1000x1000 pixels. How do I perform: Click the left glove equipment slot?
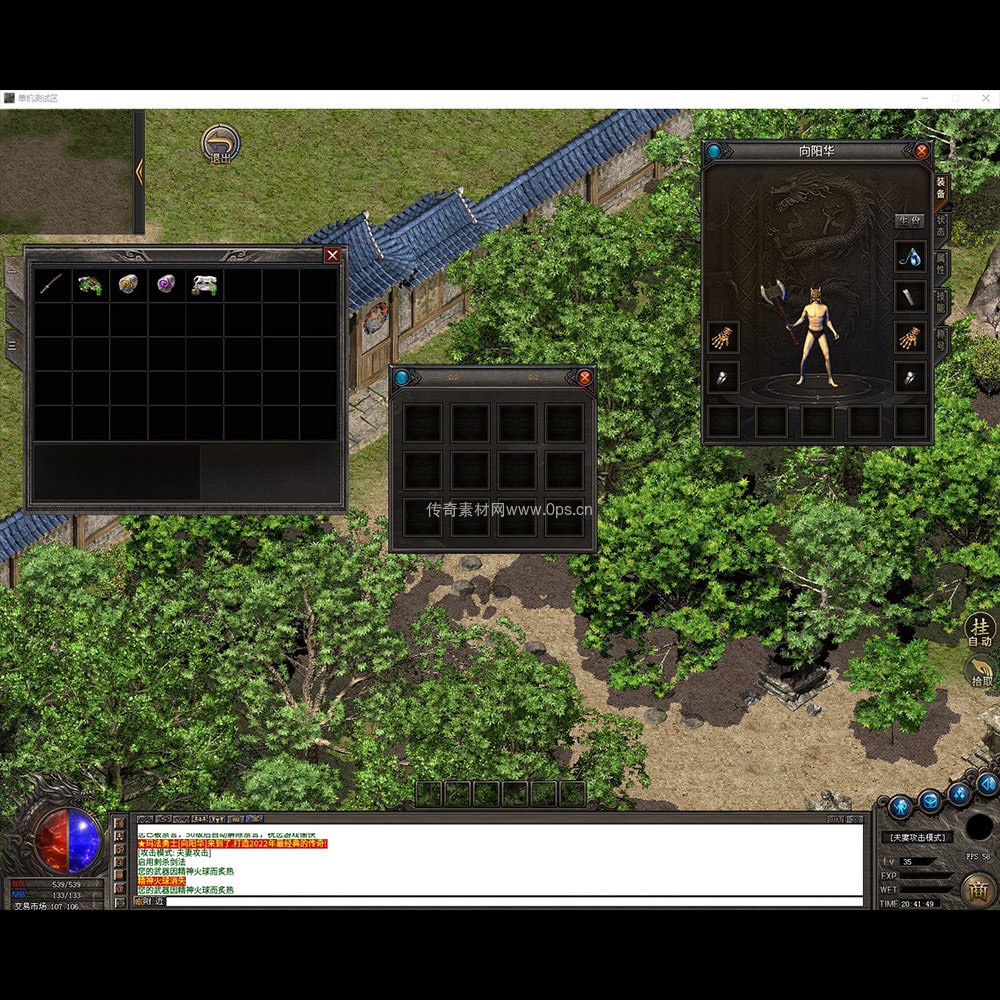click(723, 337)
